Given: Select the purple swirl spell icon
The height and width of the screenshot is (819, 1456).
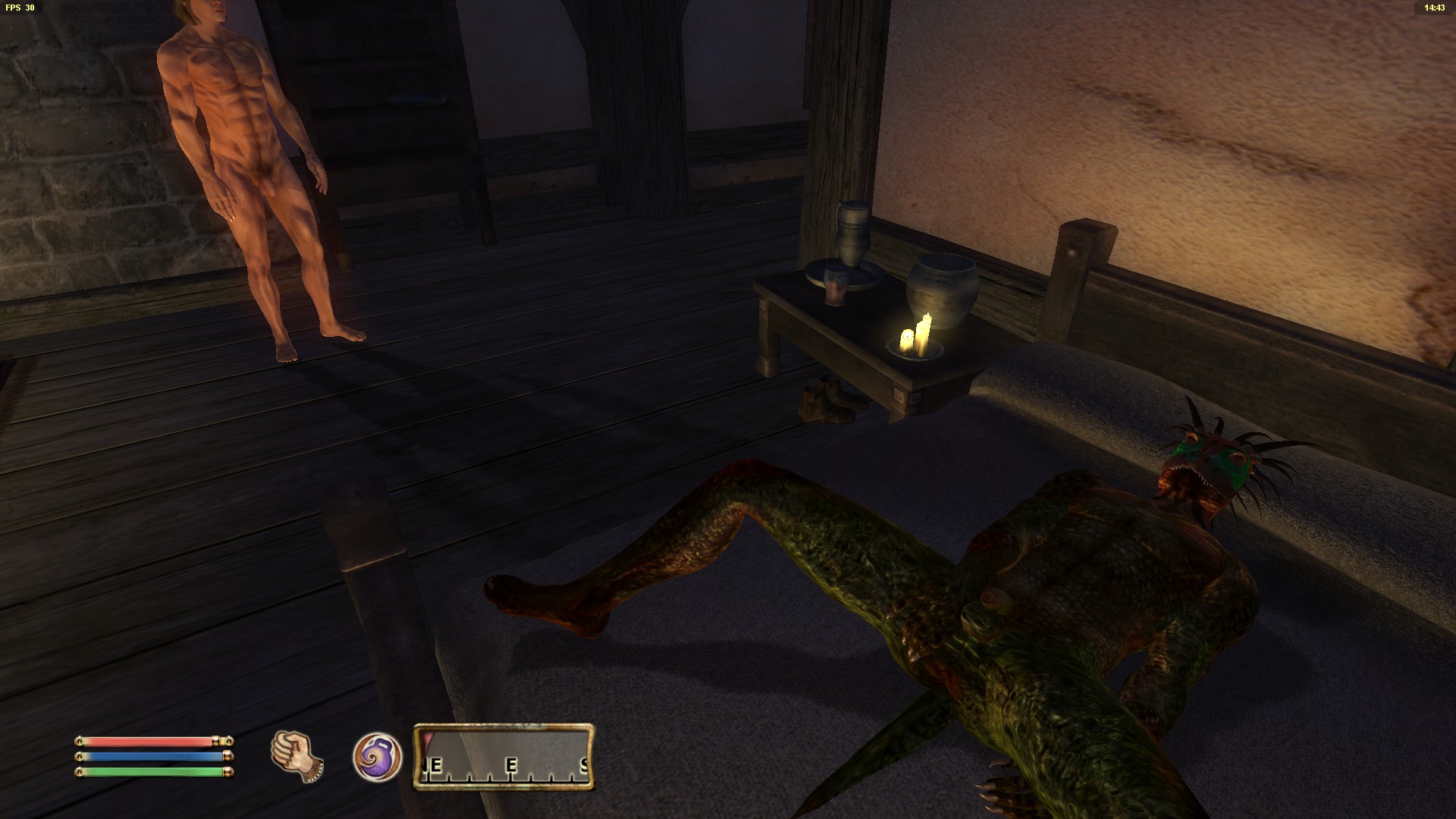Looking at the screenshot, I should (x=377, y=757).
